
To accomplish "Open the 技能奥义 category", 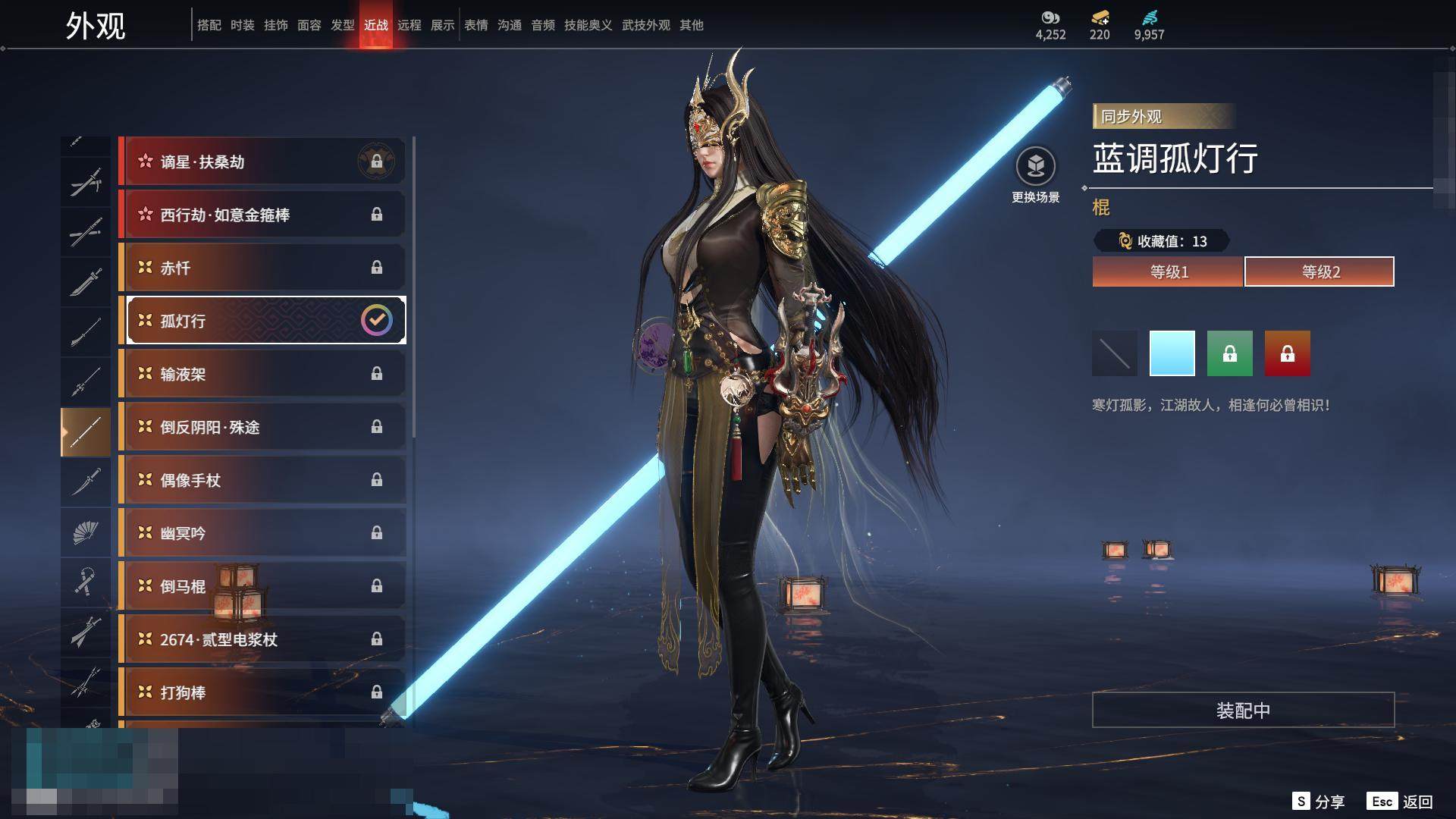I will pos(588,25).
